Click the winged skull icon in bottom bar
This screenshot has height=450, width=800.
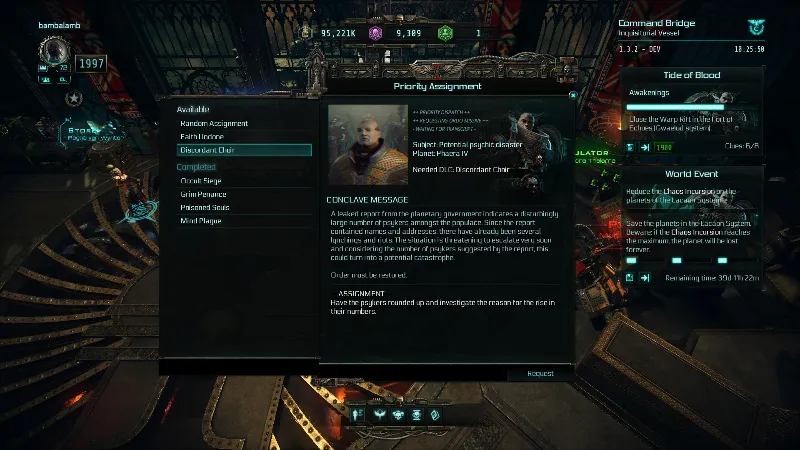click(397, 413)
